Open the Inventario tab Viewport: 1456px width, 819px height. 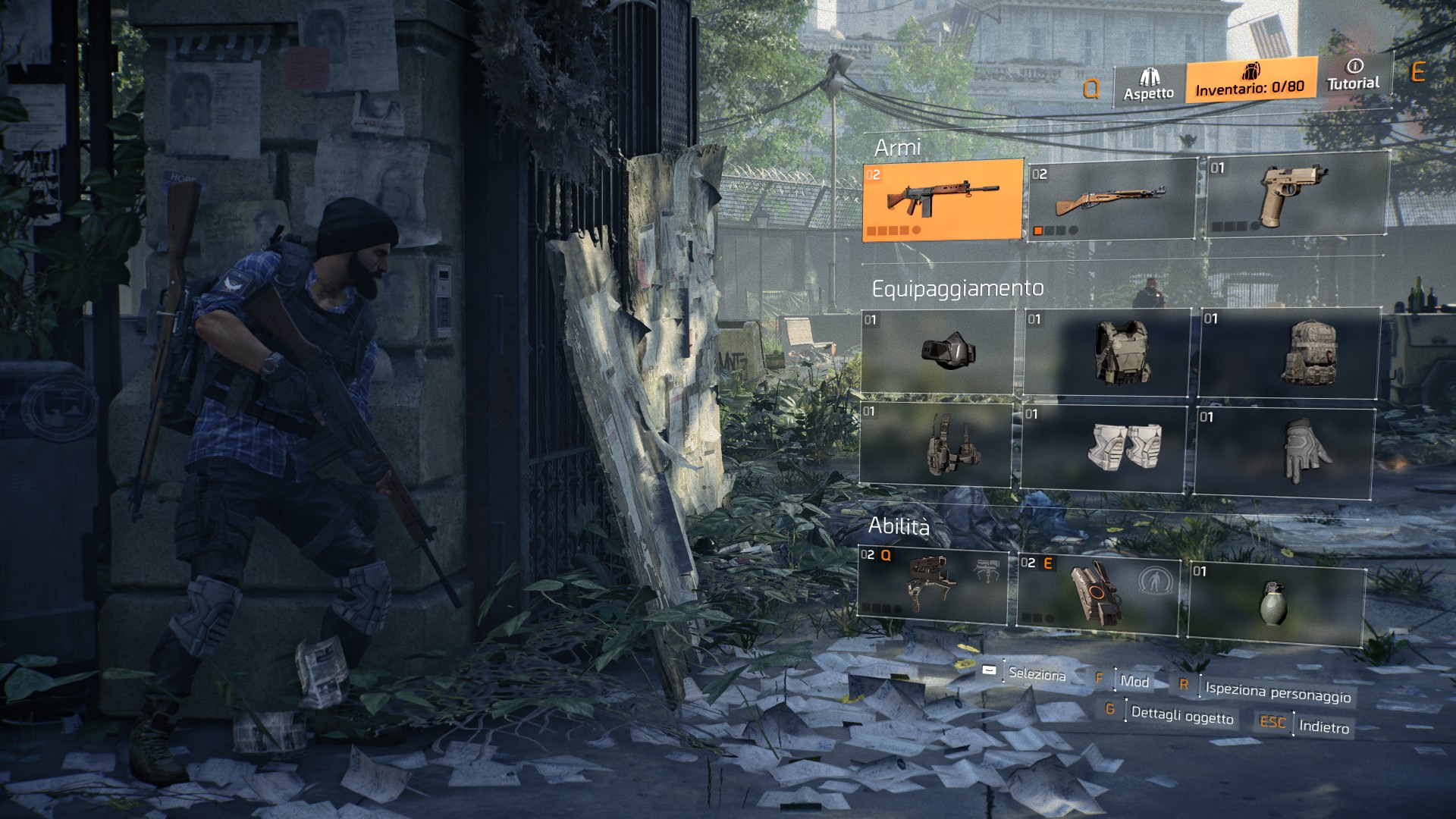[1250, 80]
